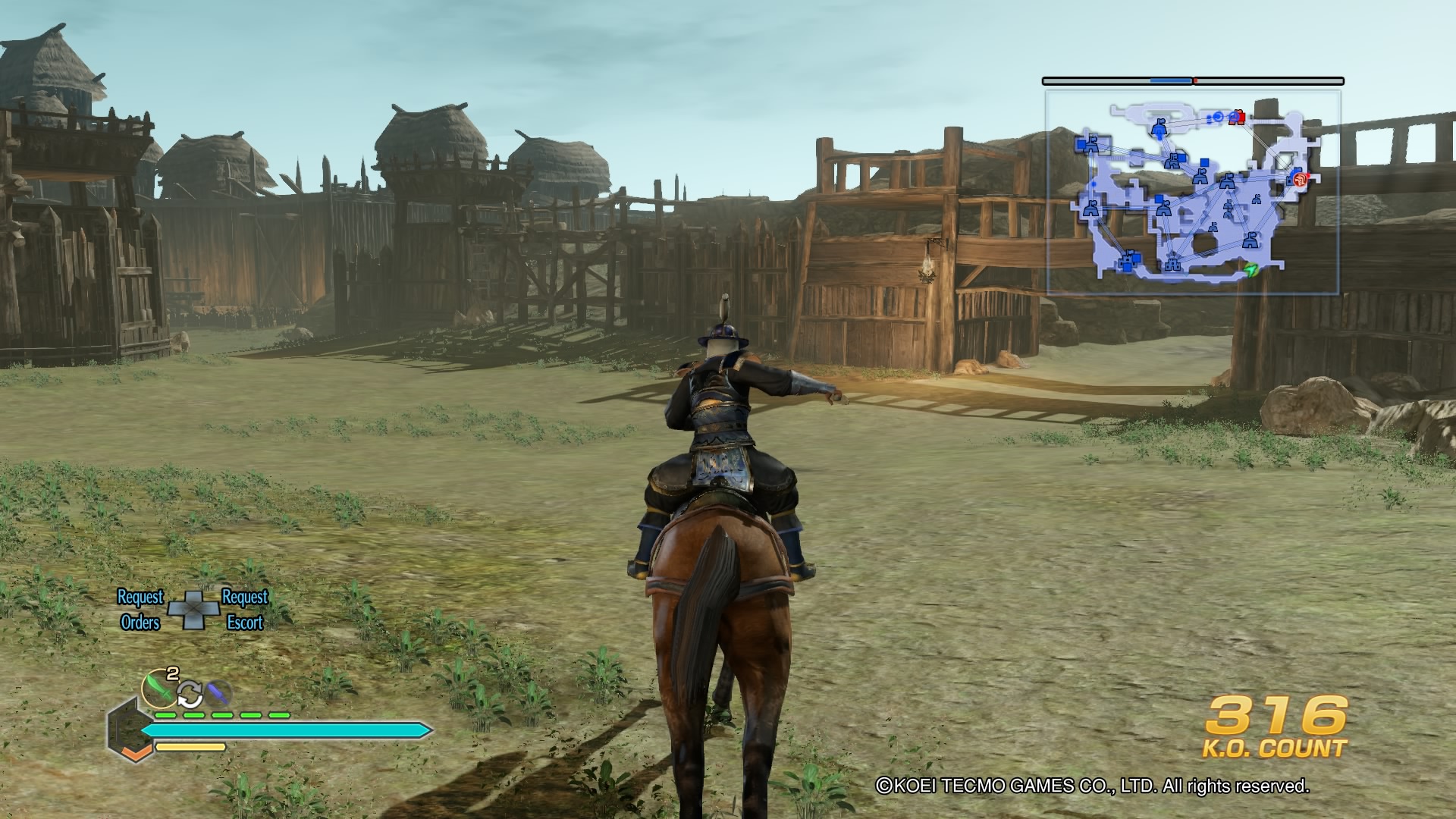Click the red enemy officer marker on minimap
The image size is (1456, 819).
(1300, 179)
